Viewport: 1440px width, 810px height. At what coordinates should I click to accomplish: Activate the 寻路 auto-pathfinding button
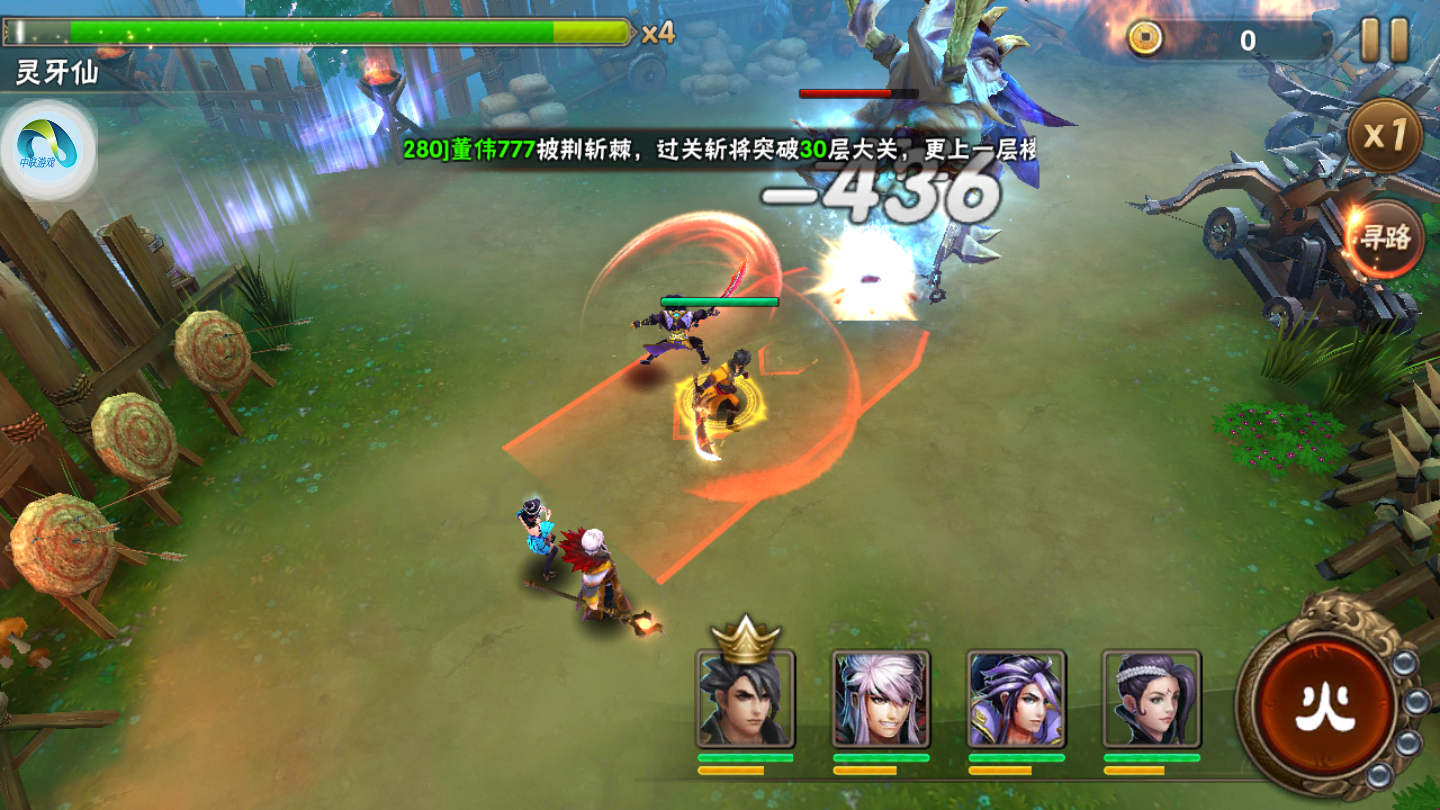click(1384, 238)
